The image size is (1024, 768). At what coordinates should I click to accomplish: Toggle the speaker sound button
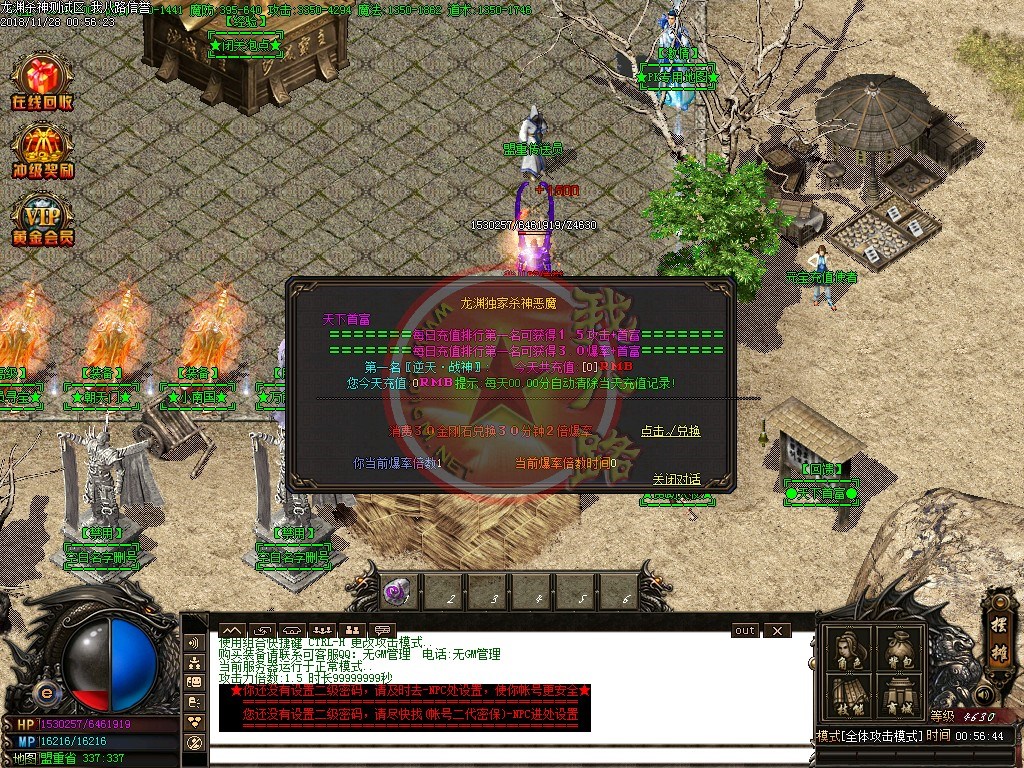986,693
